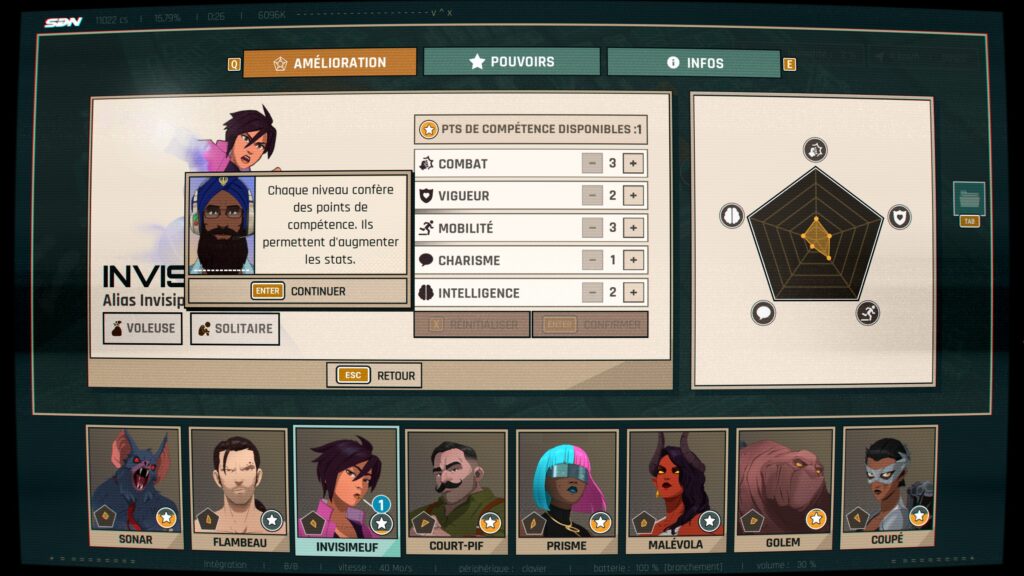Image resolution: width=1024 pixels, height=576 pixels.
Task: Click the Voleuse trait tag
Action: point(142,328)
